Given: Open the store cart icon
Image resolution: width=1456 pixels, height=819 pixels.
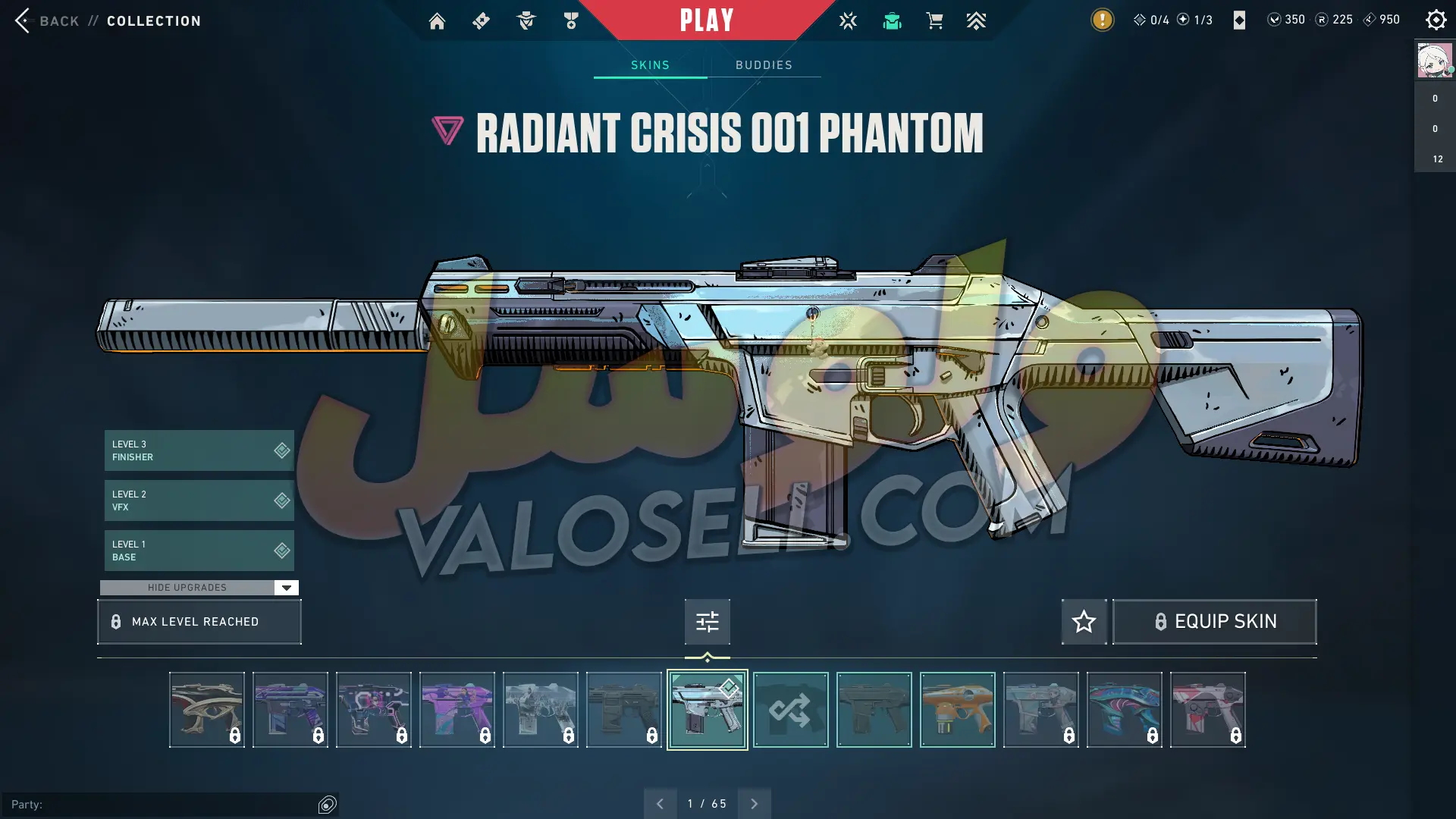Looking at the screenshot, I should tap(934, 21).
